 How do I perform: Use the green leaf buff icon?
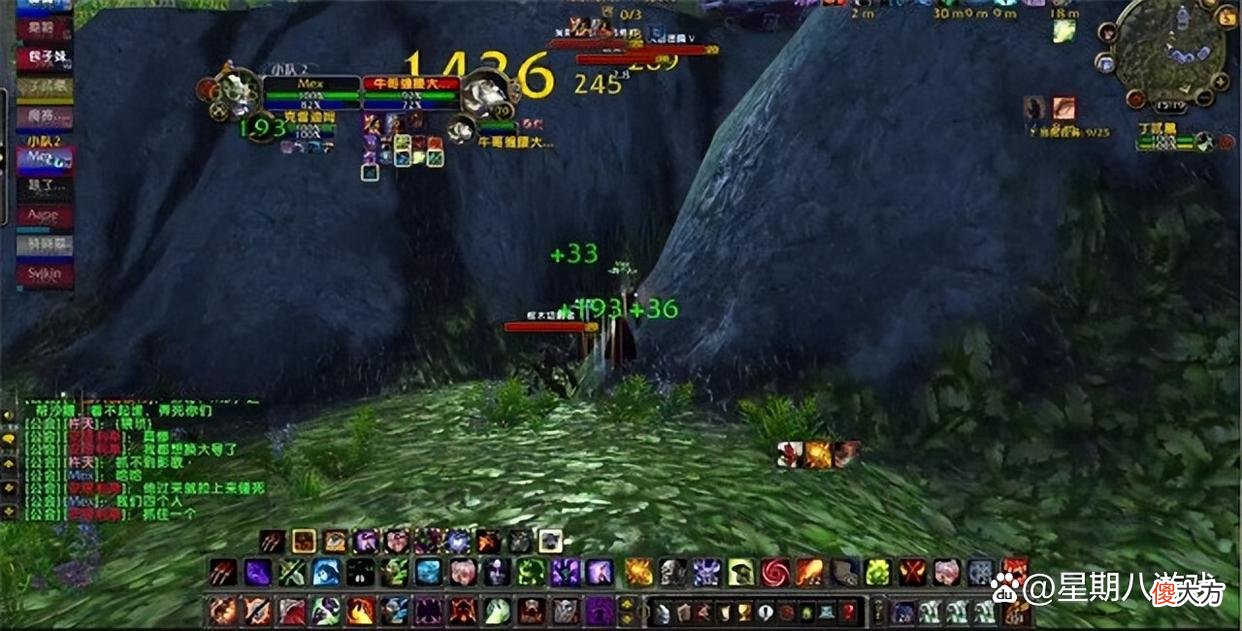(x=1063, y=31)
